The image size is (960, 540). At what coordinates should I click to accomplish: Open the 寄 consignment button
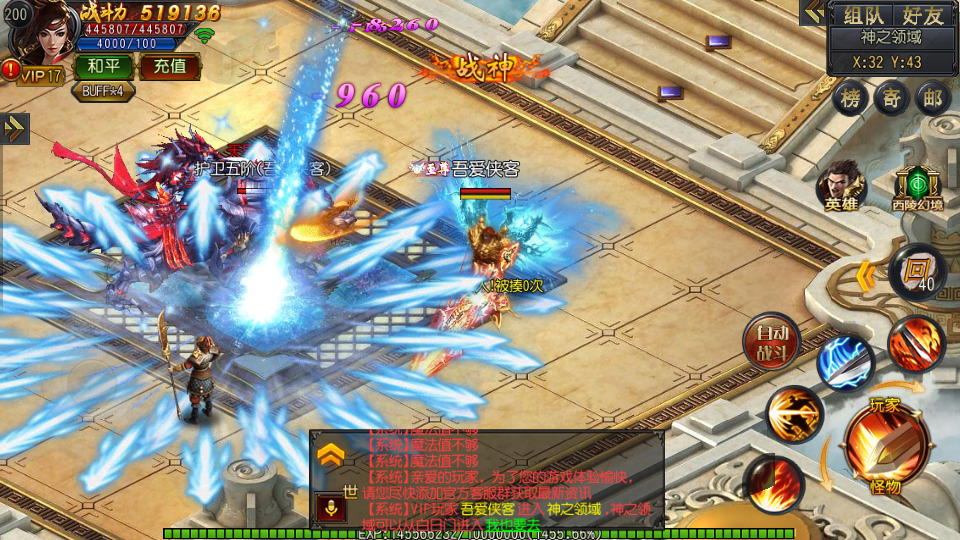coord(891,99)
